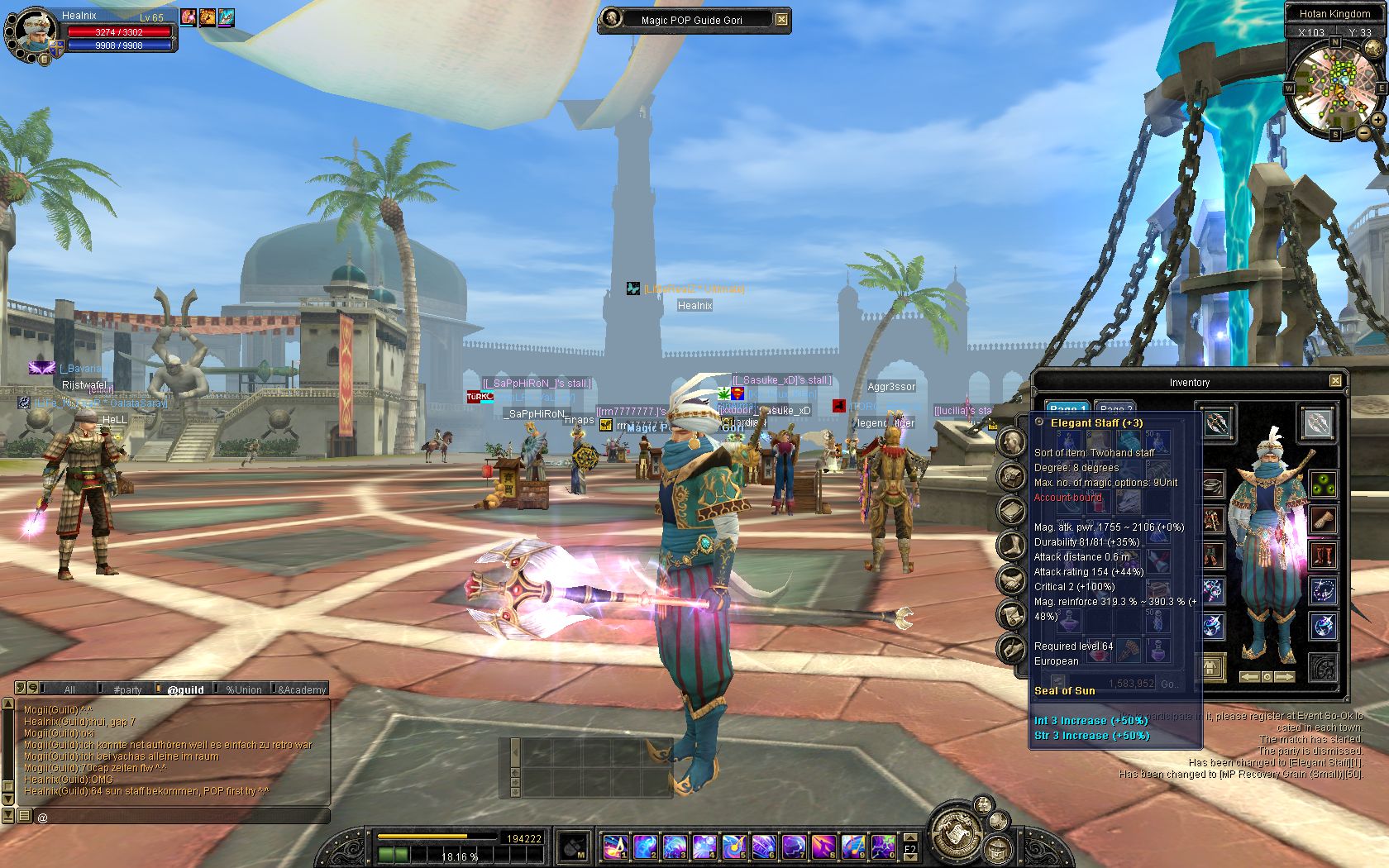Switch chat to the %Union tab
Image resolution: width=1389 pixels, height=868 pixels.
click(x=243, y=689)
